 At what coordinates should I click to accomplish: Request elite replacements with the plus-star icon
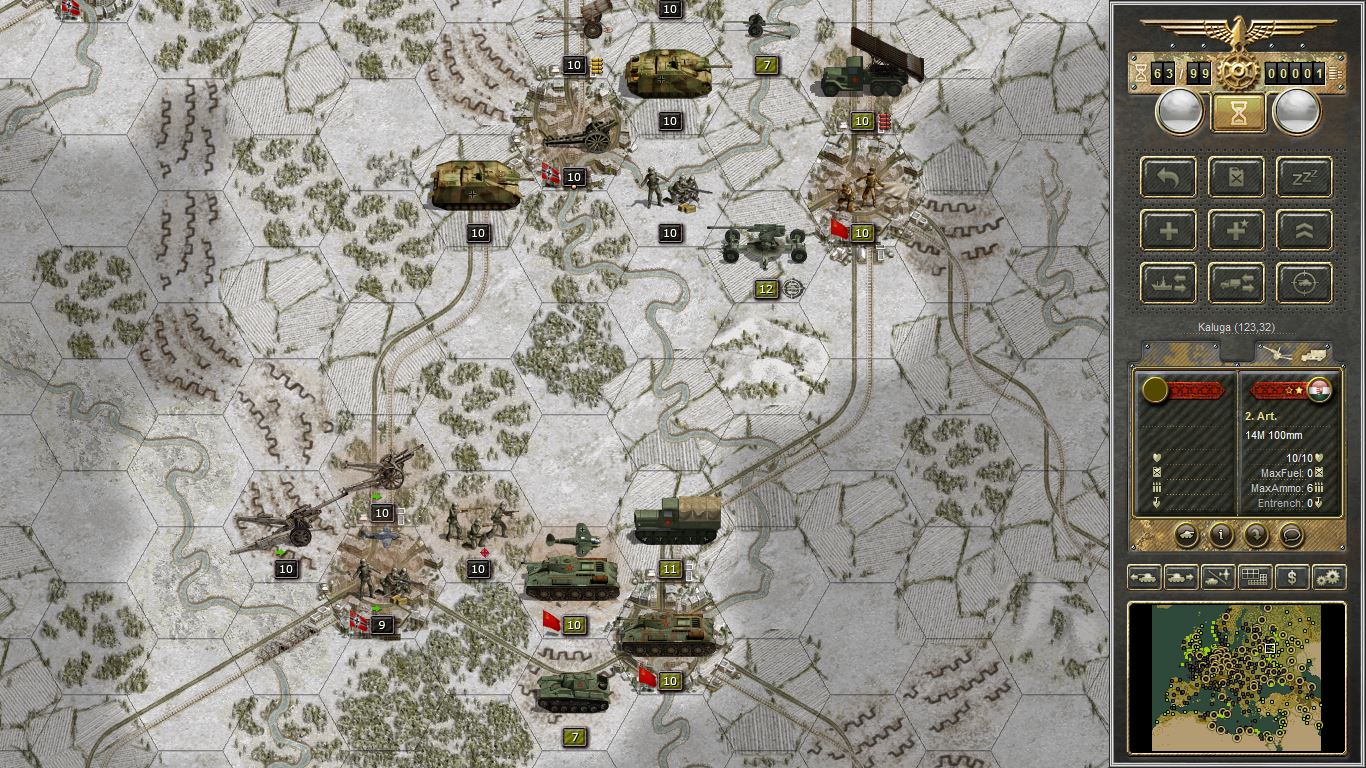pos(1236,230)
